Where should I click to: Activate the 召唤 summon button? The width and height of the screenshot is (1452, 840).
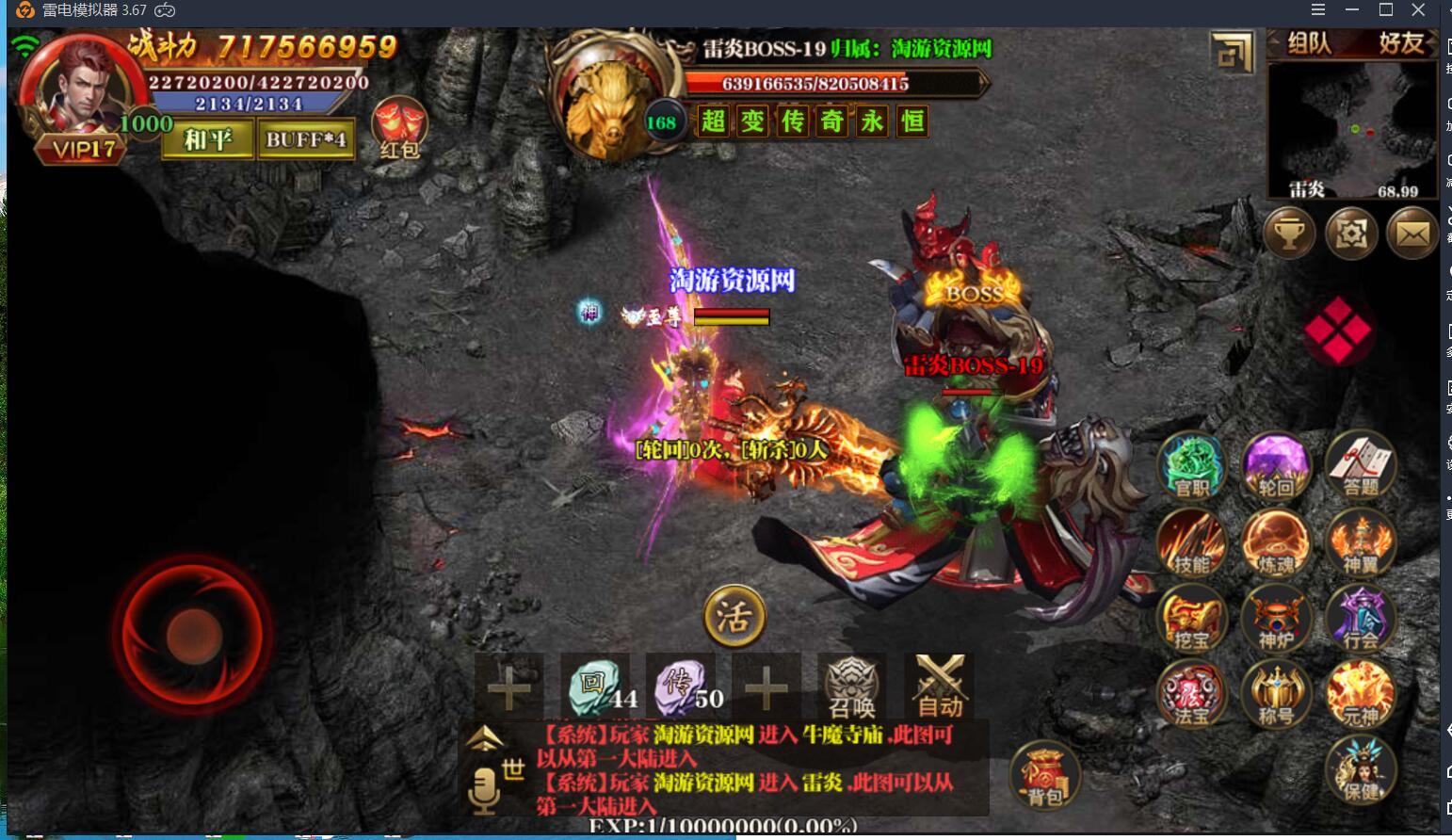[852, 687]
